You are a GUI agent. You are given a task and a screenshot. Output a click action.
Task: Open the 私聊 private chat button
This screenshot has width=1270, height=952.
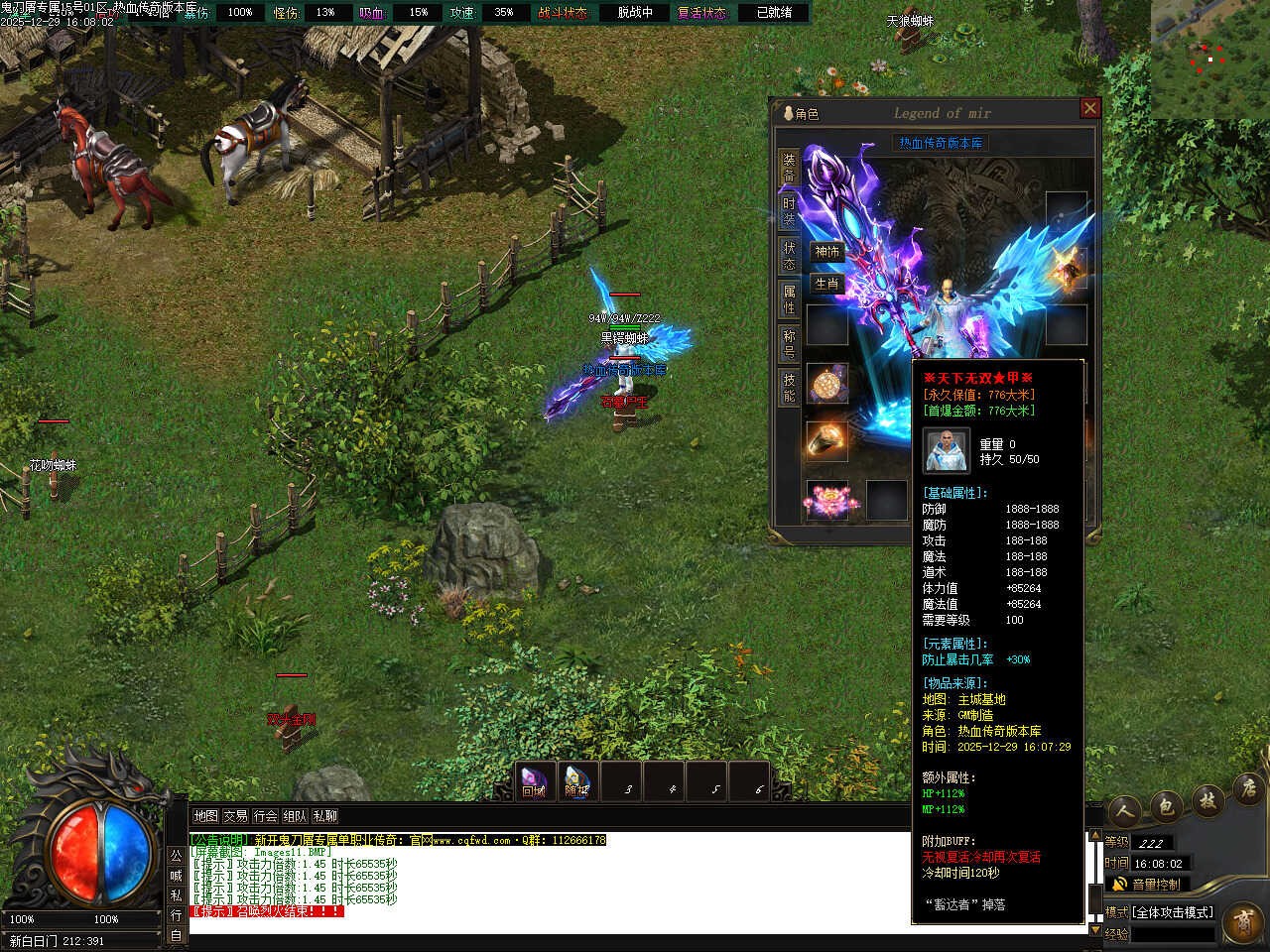tap(325, 816)
